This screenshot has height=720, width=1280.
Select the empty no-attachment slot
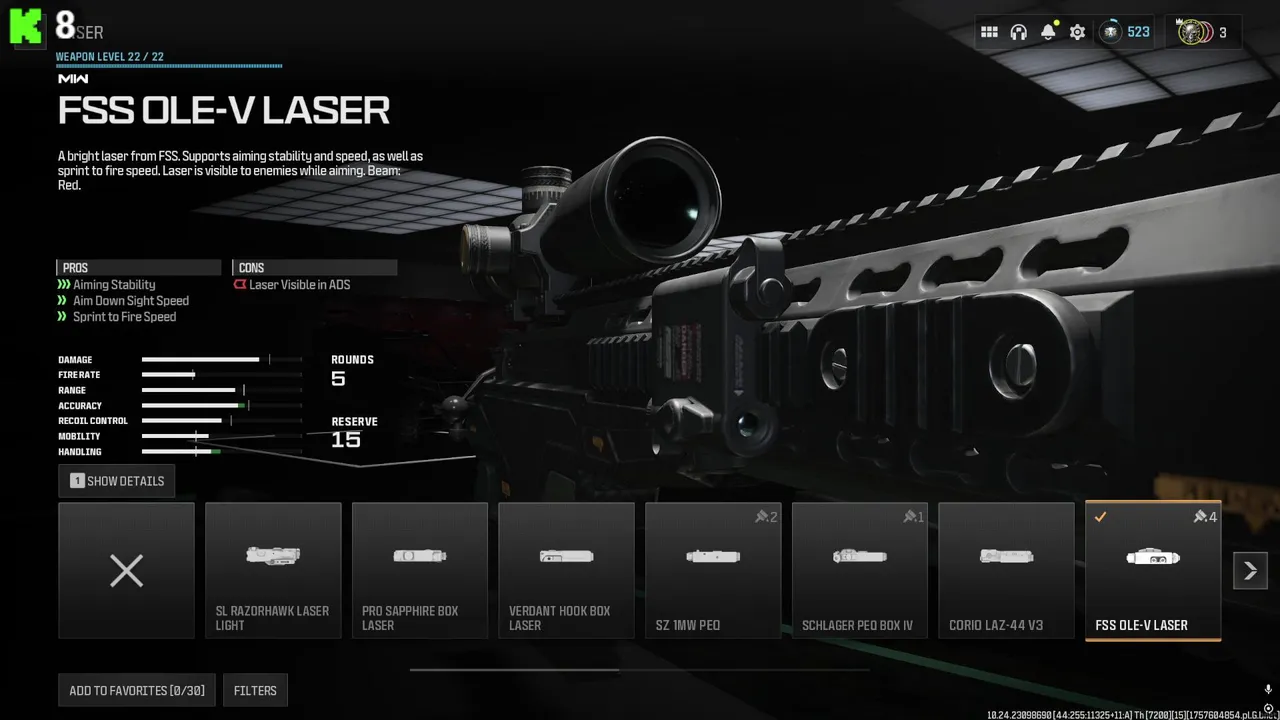[x=126, y=570]
